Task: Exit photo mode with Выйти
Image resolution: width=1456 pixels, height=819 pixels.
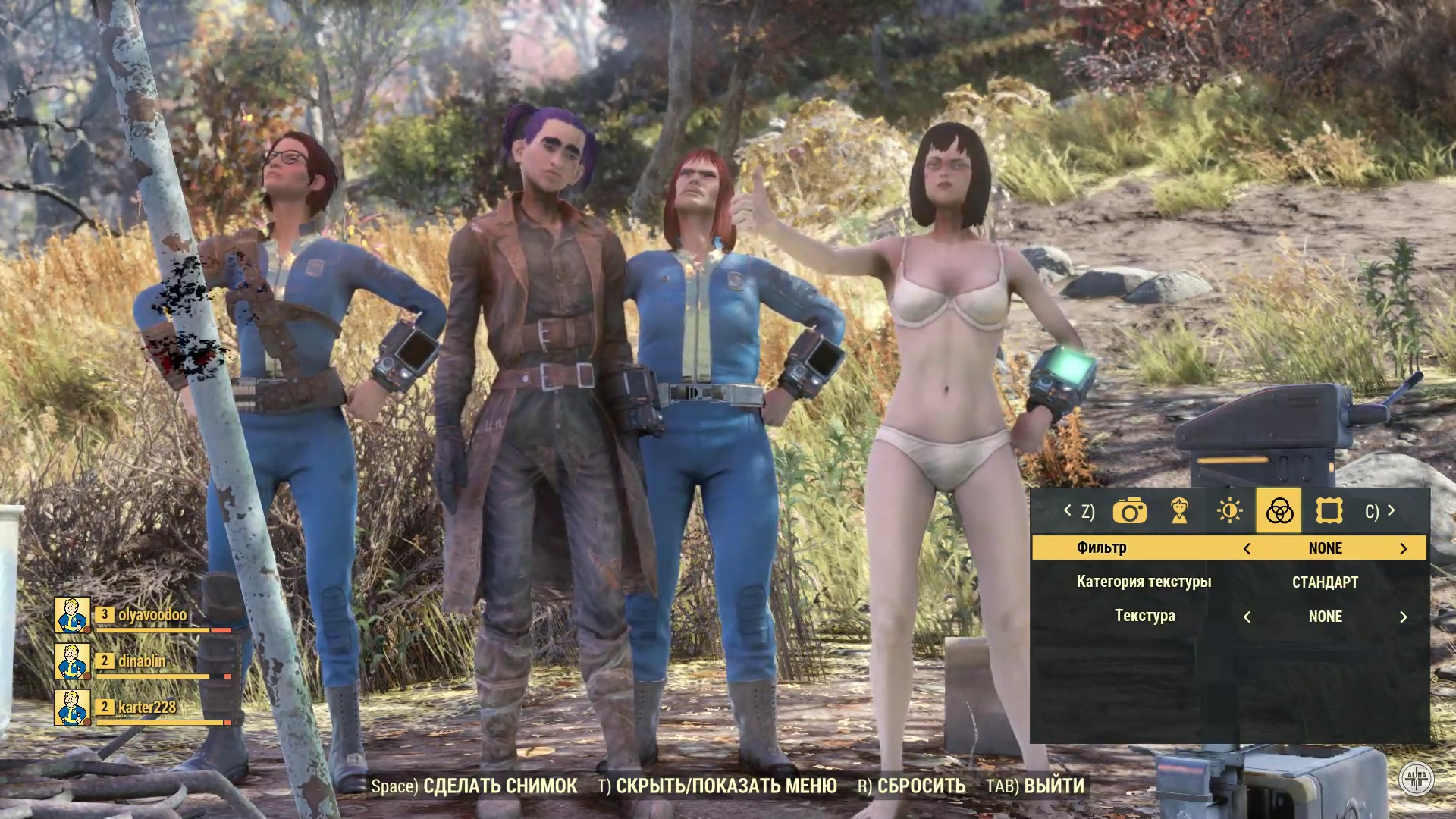Action: (1035, 786)
